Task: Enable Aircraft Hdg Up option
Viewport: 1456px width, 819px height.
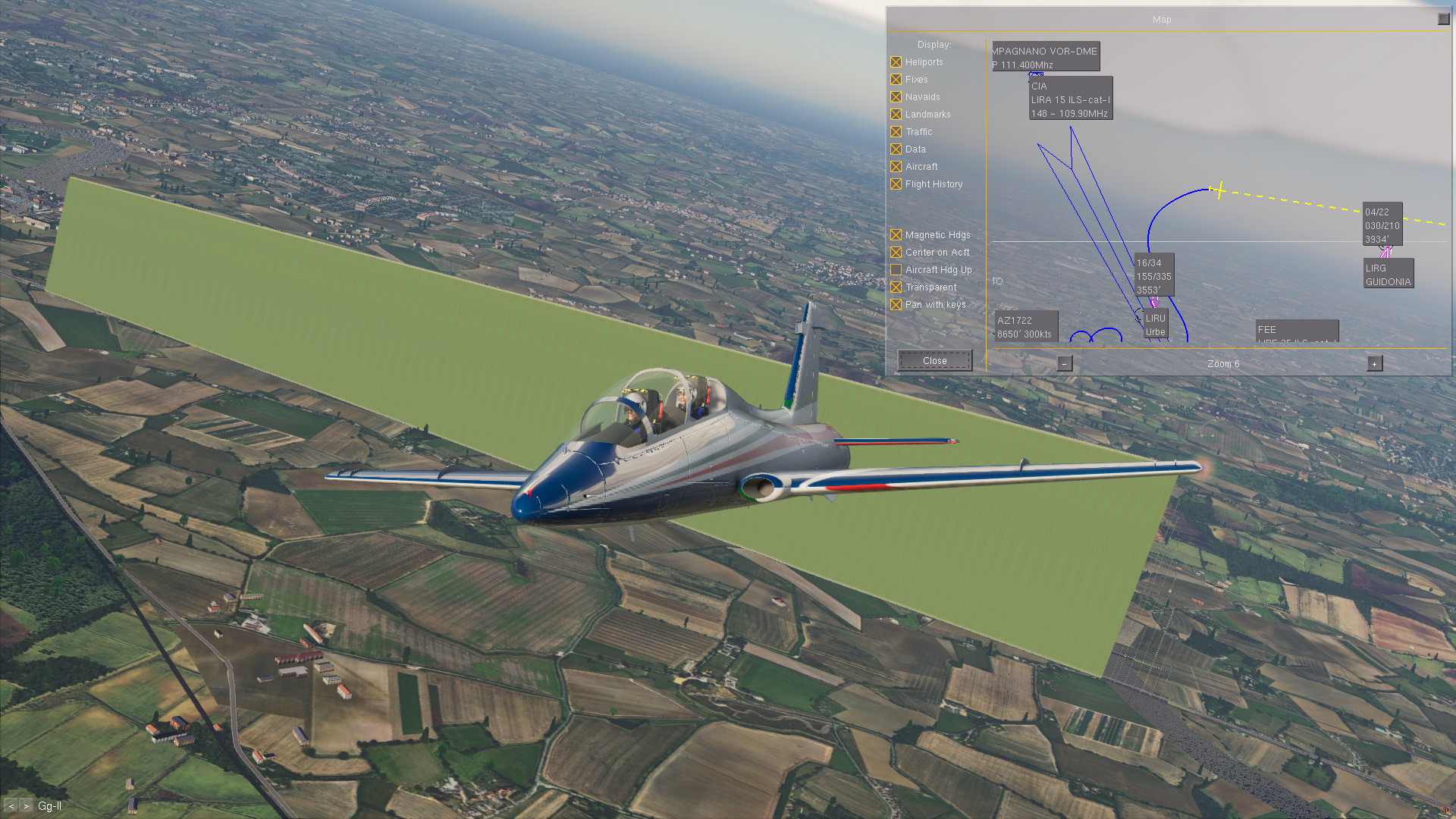Action: pos(896,270)
